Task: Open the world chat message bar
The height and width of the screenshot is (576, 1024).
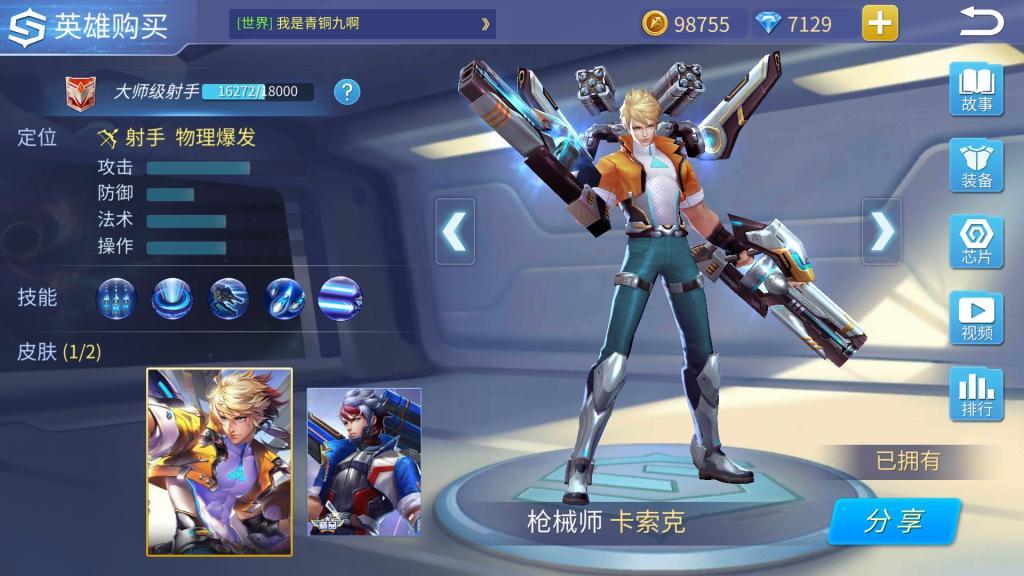Action: pyautogui.click(x=362, y=24)
